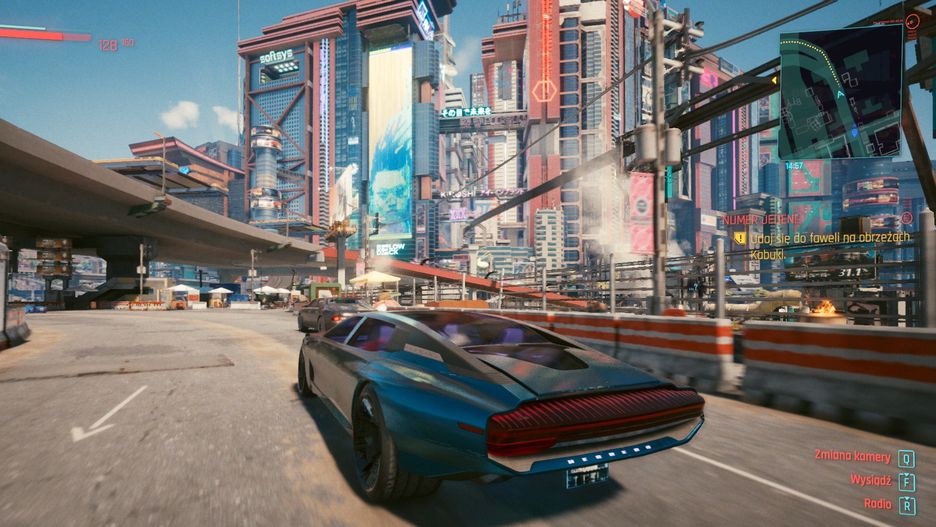
Task: Click the yellow exclamation objective icon
Action: click(x=740, y=238)
